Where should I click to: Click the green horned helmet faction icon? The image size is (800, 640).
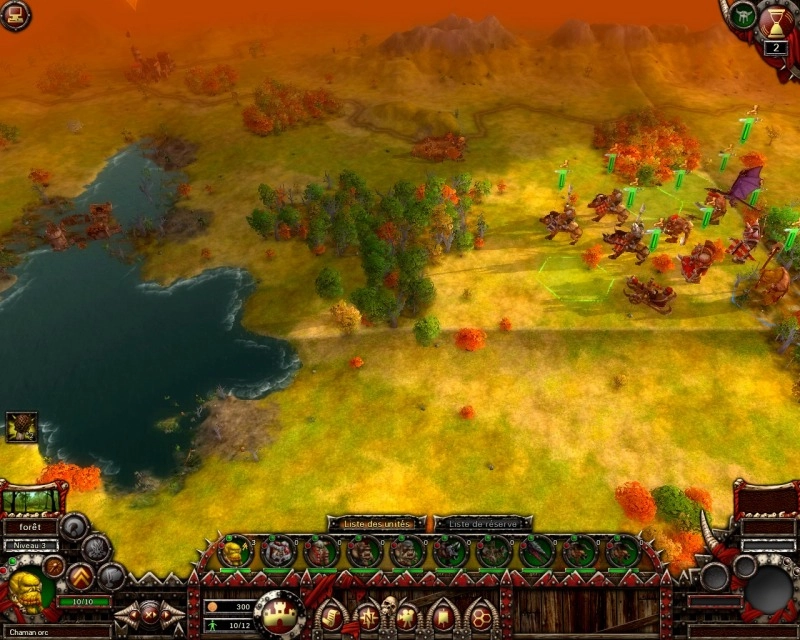click(742, 15)
